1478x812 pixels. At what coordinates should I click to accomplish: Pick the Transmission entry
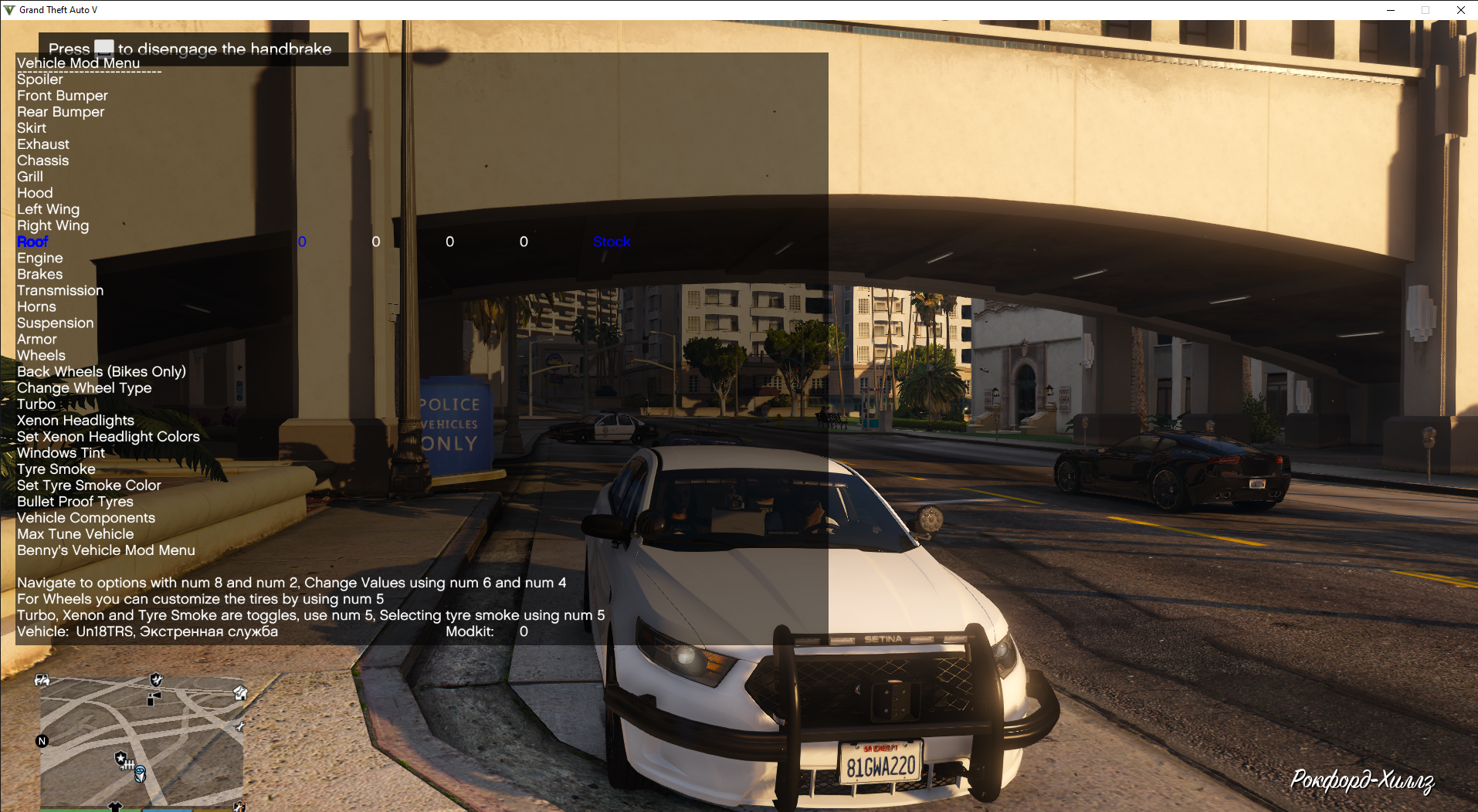pos(60,290)
